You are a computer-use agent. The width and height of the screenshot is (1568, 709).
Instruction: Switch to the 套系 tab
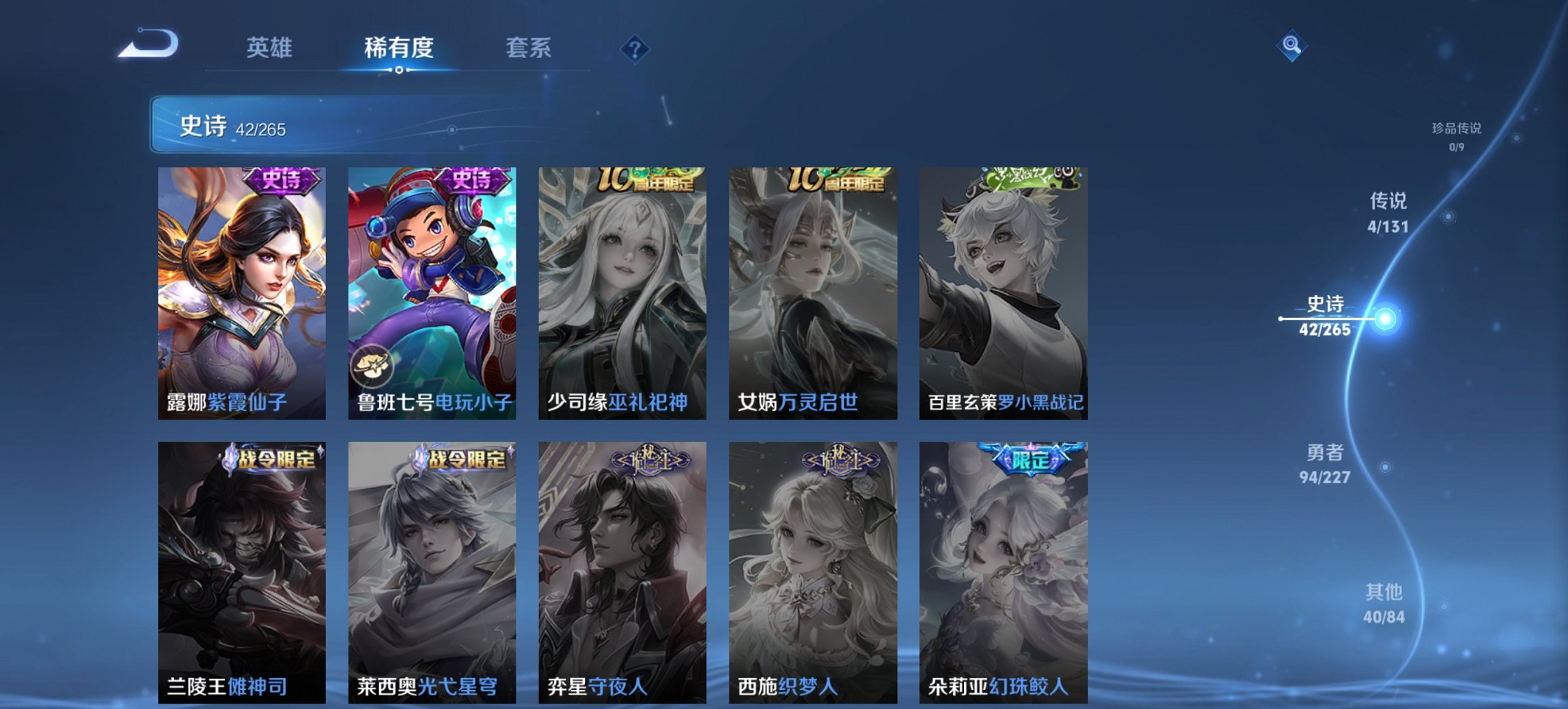(x=529, y=48)
